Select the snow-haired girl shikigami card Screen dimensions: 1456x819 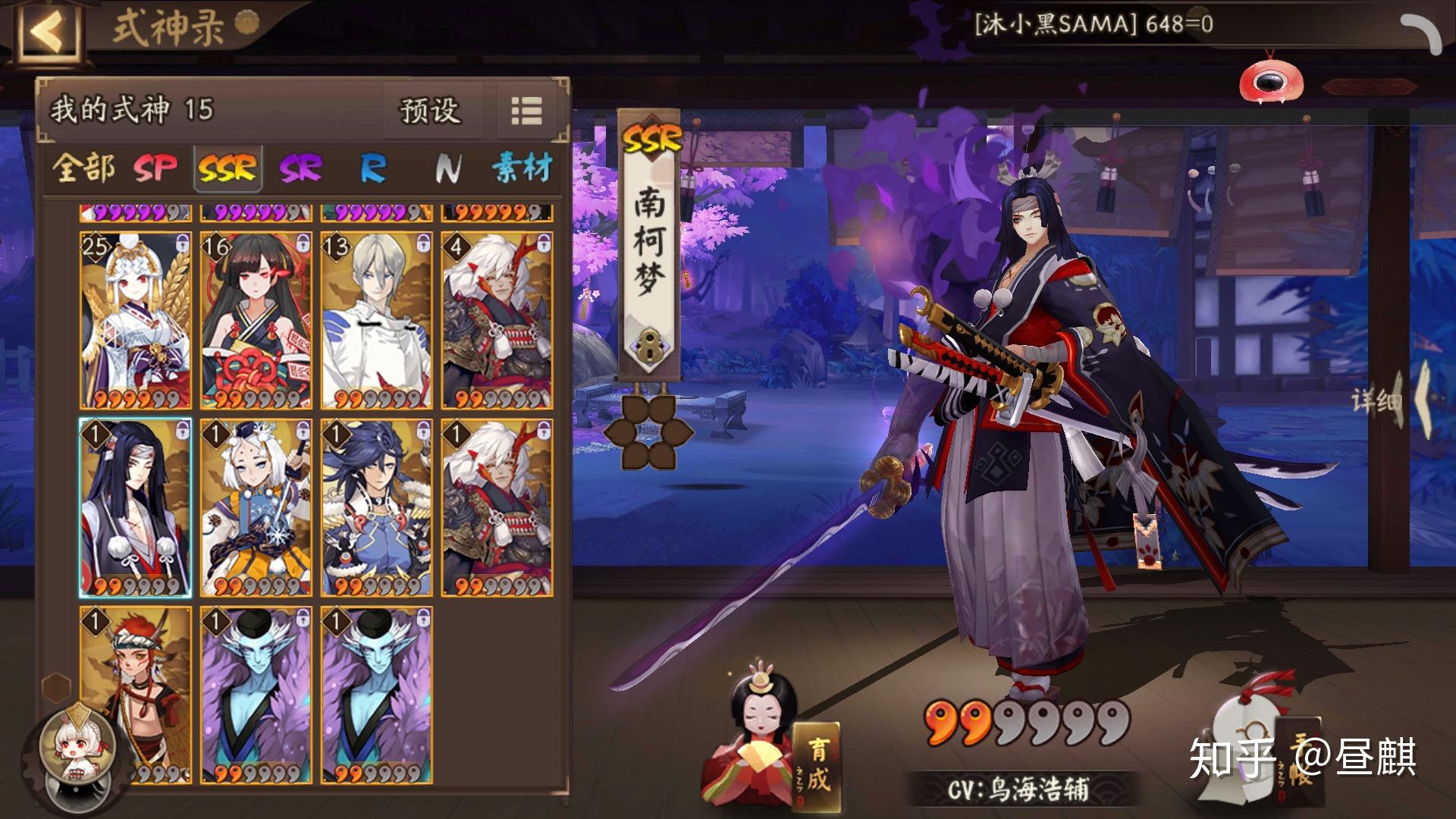click(256, 507)
